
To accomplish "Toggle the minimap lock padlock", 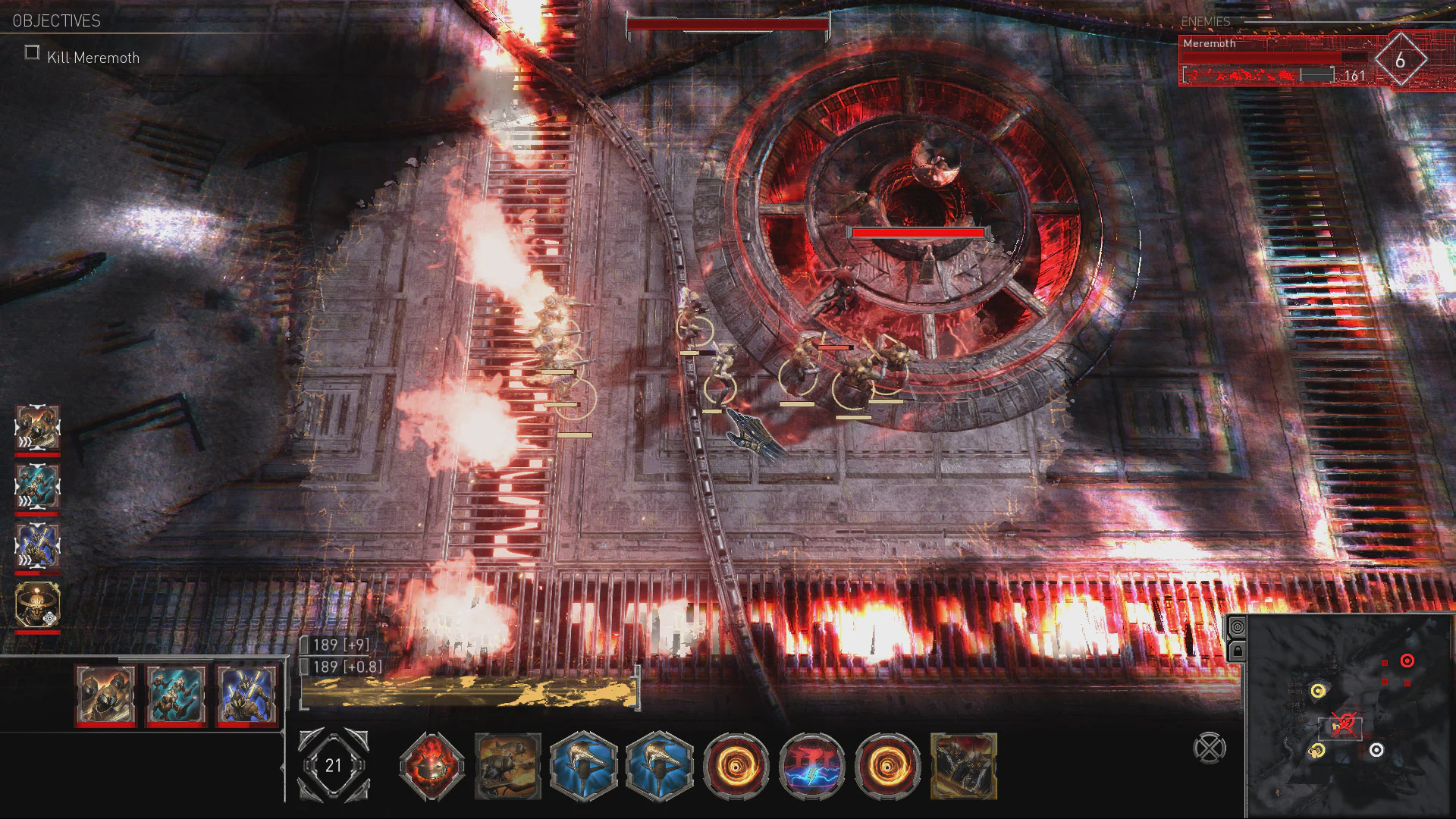I will 1238,652.
